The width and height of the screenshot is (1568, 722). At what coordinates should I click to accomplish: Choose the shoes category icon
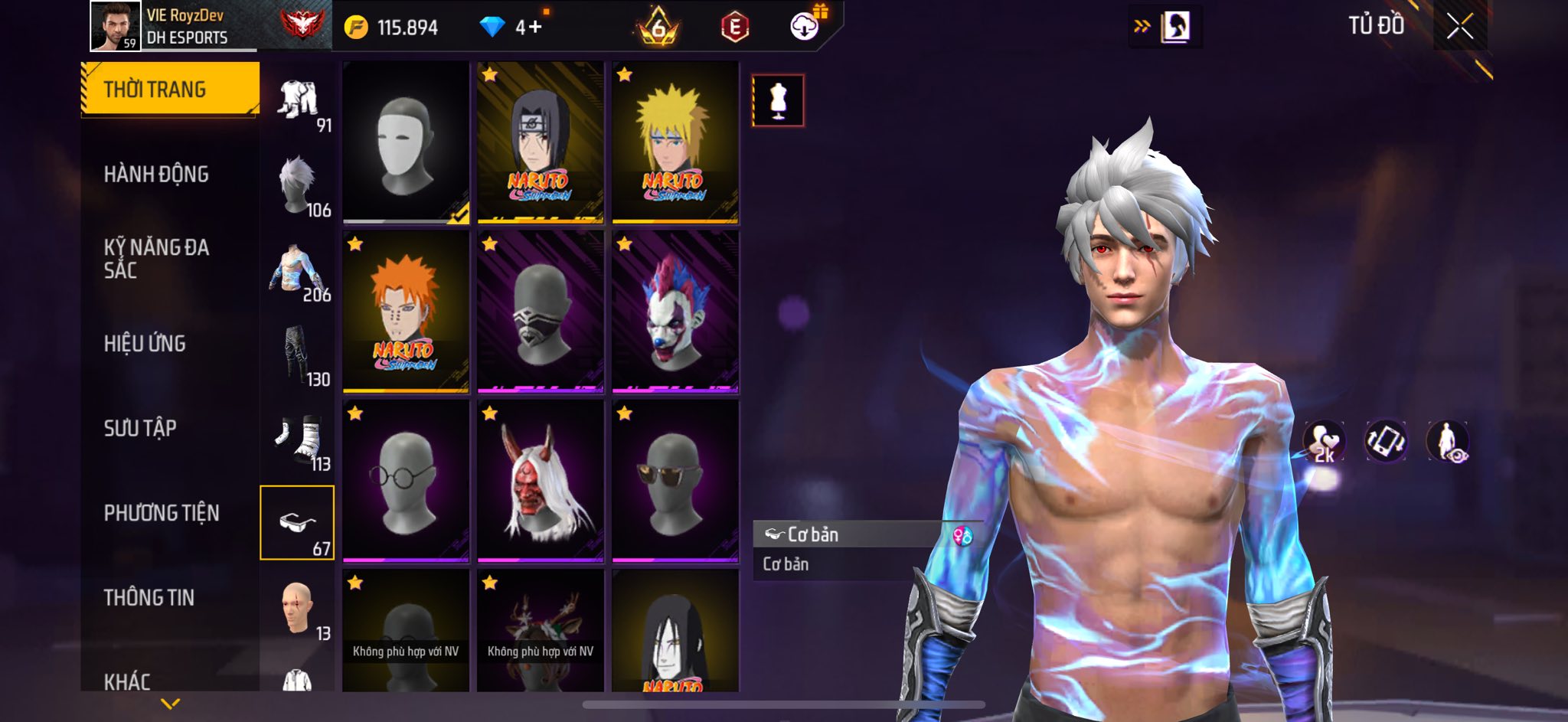click(x=297, y=439)
